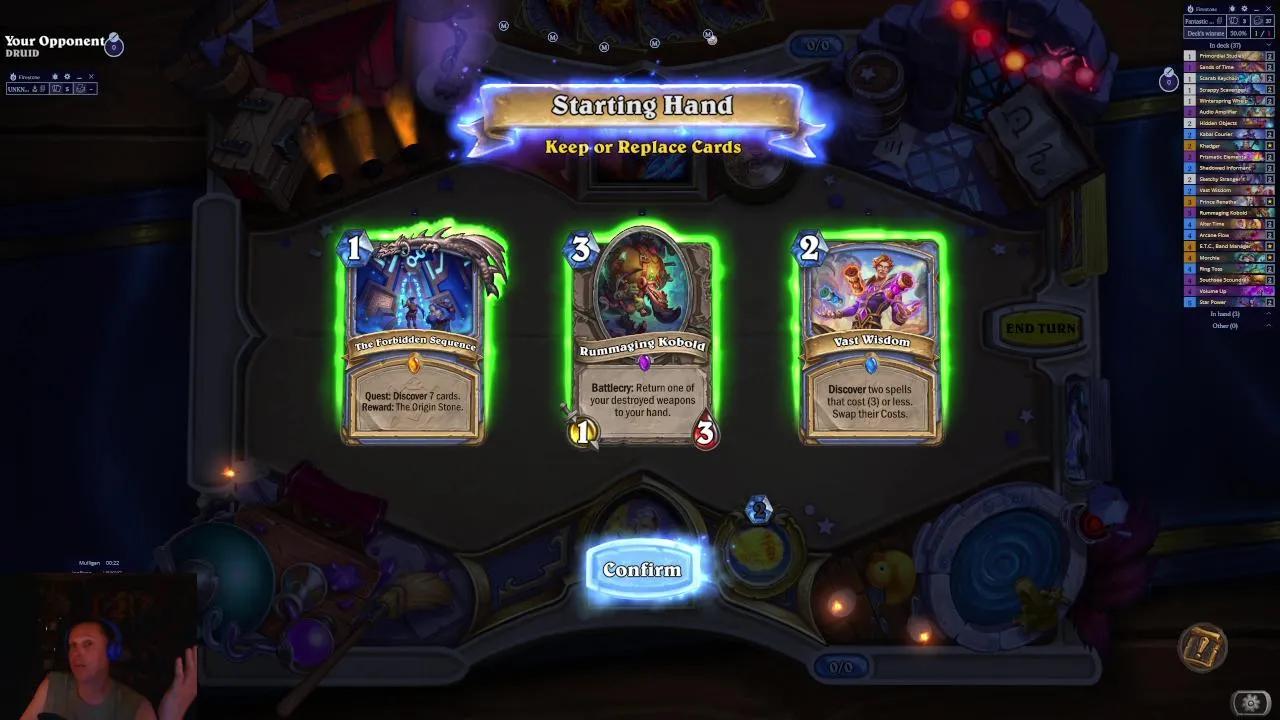
Task: Open the Firestone settings gear on the deck tracker
Action: click(1245, 8)
